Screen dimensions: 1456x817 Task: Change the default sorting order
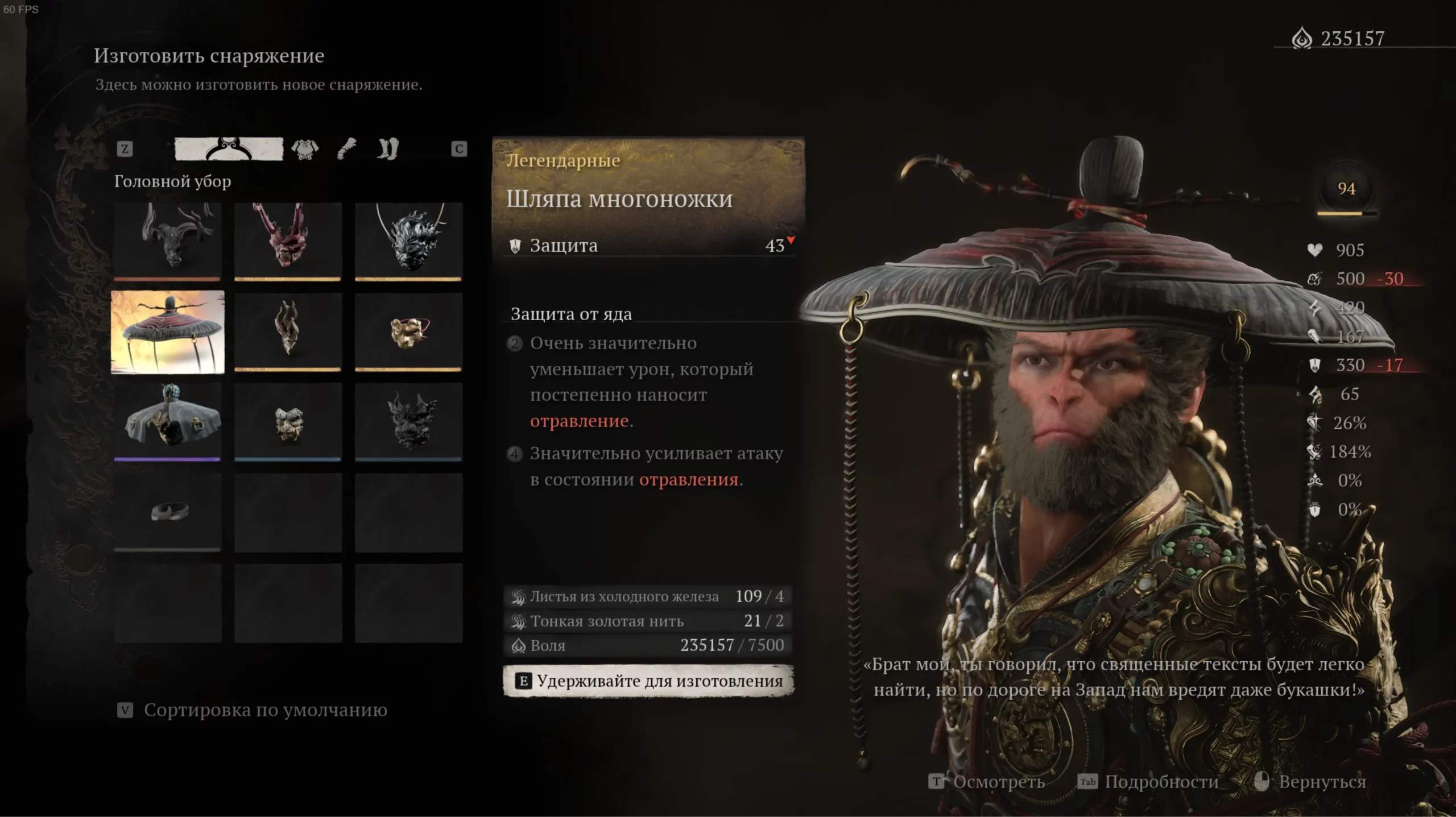pyautogui.click(x=253, y=710)
